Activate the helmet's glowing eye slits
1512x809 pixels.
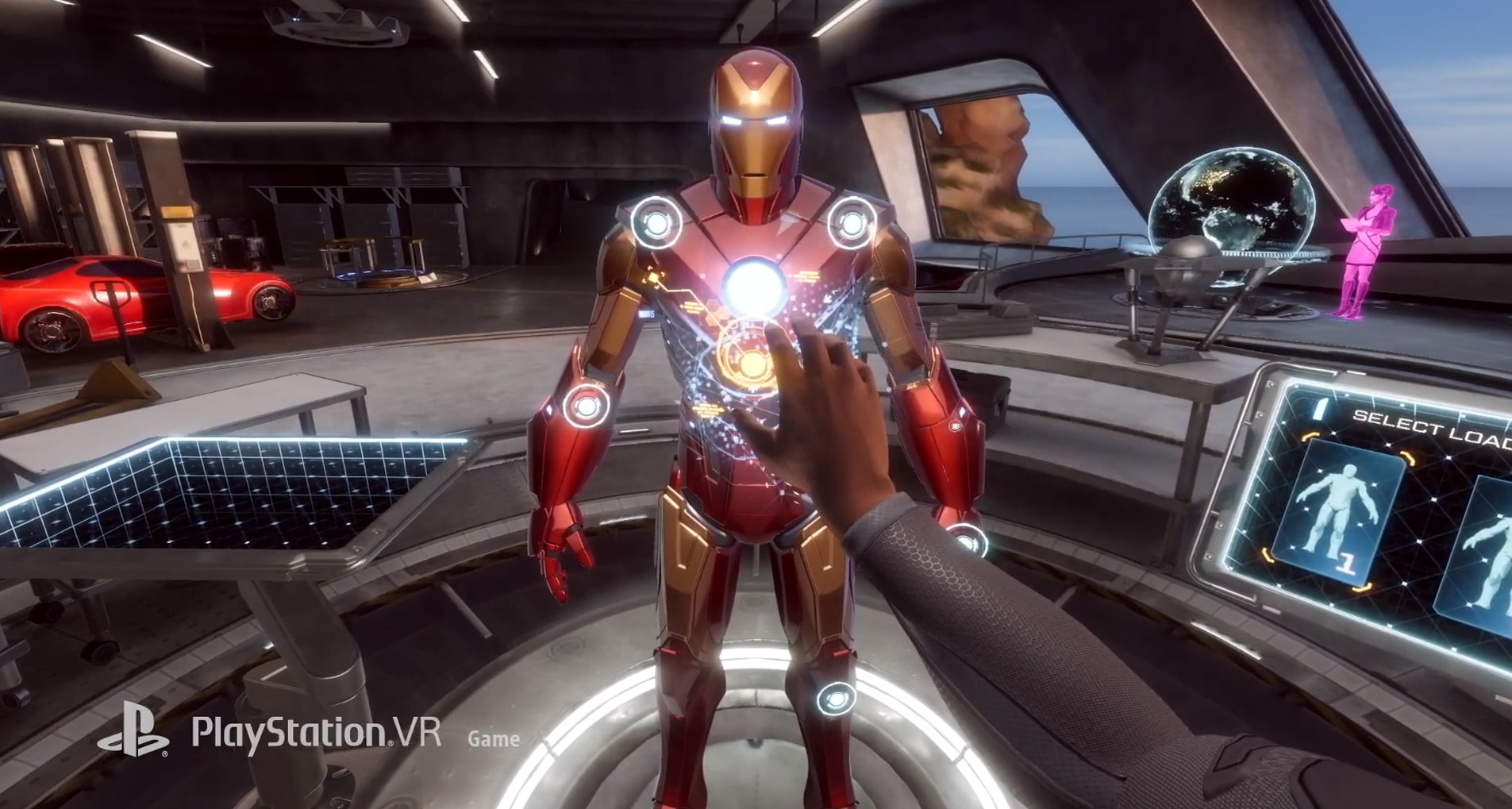click(x=754, y=120)
